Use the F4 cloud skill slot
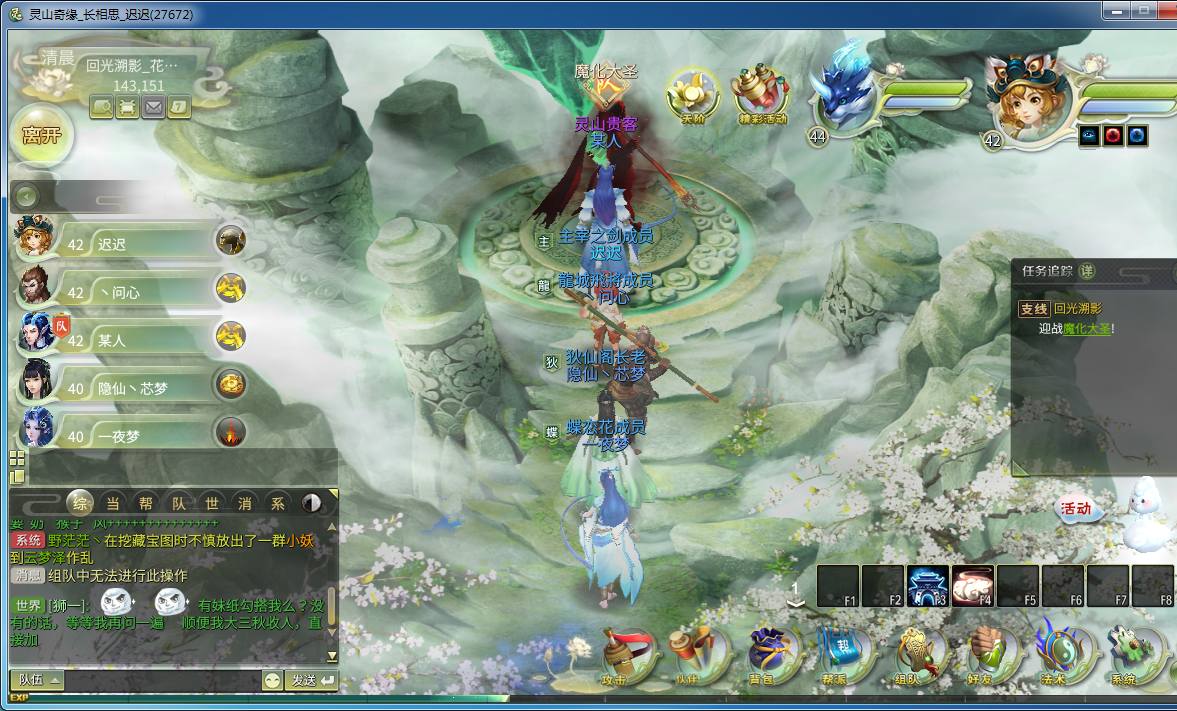 pos(972,586)
